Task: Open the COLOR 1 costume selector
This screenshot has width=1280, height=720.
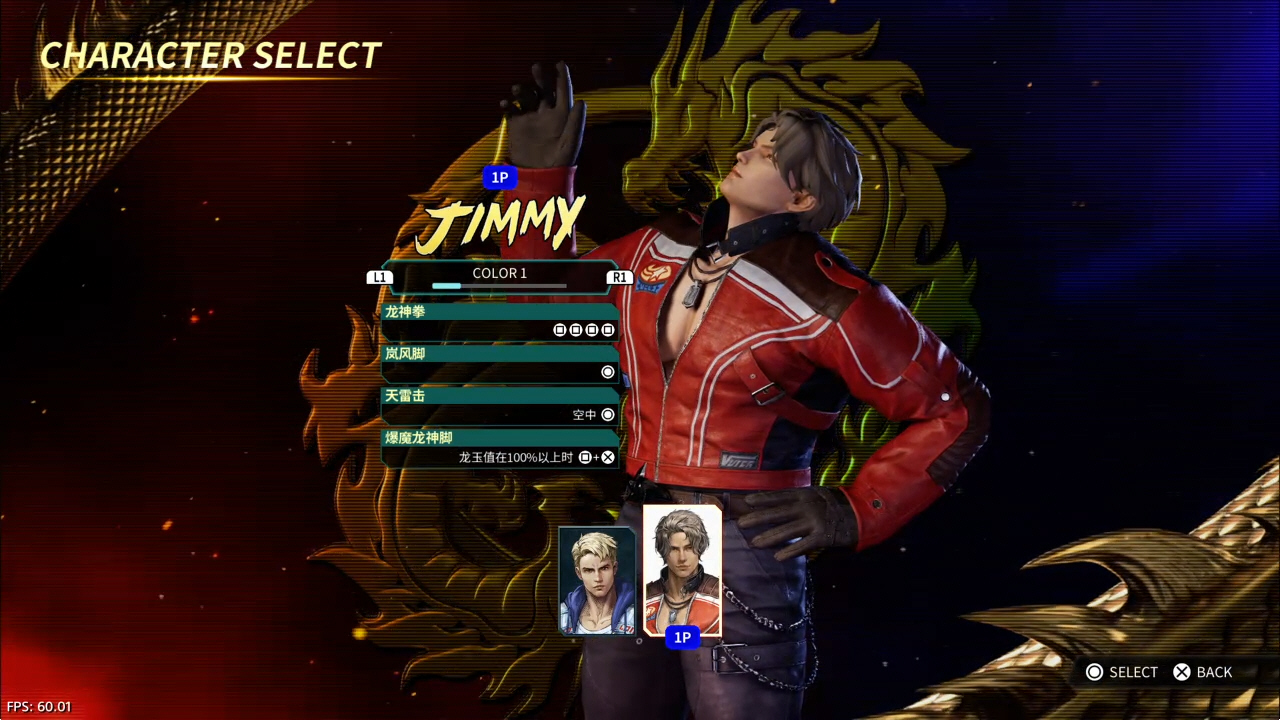Action: click(499, 276)
